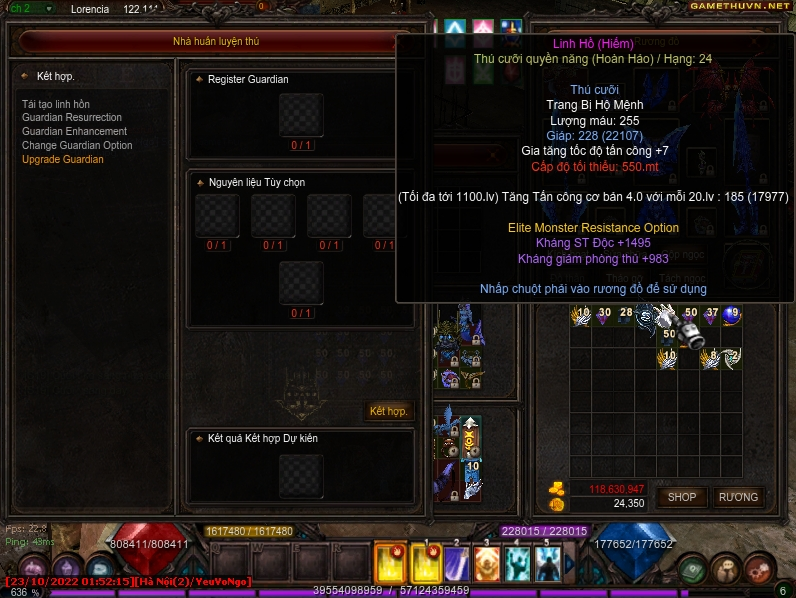This screenshot has height=598, width=796.
Task: Activate the skill in hotbar slot 2
Action: click(457, 562)
